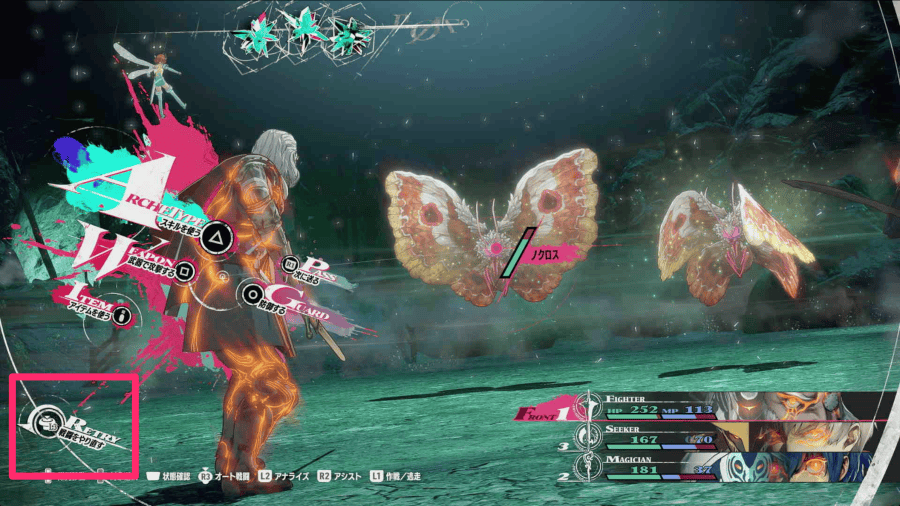Choose the アシスト assist option

pyautogui.click(x=342, y=477)
